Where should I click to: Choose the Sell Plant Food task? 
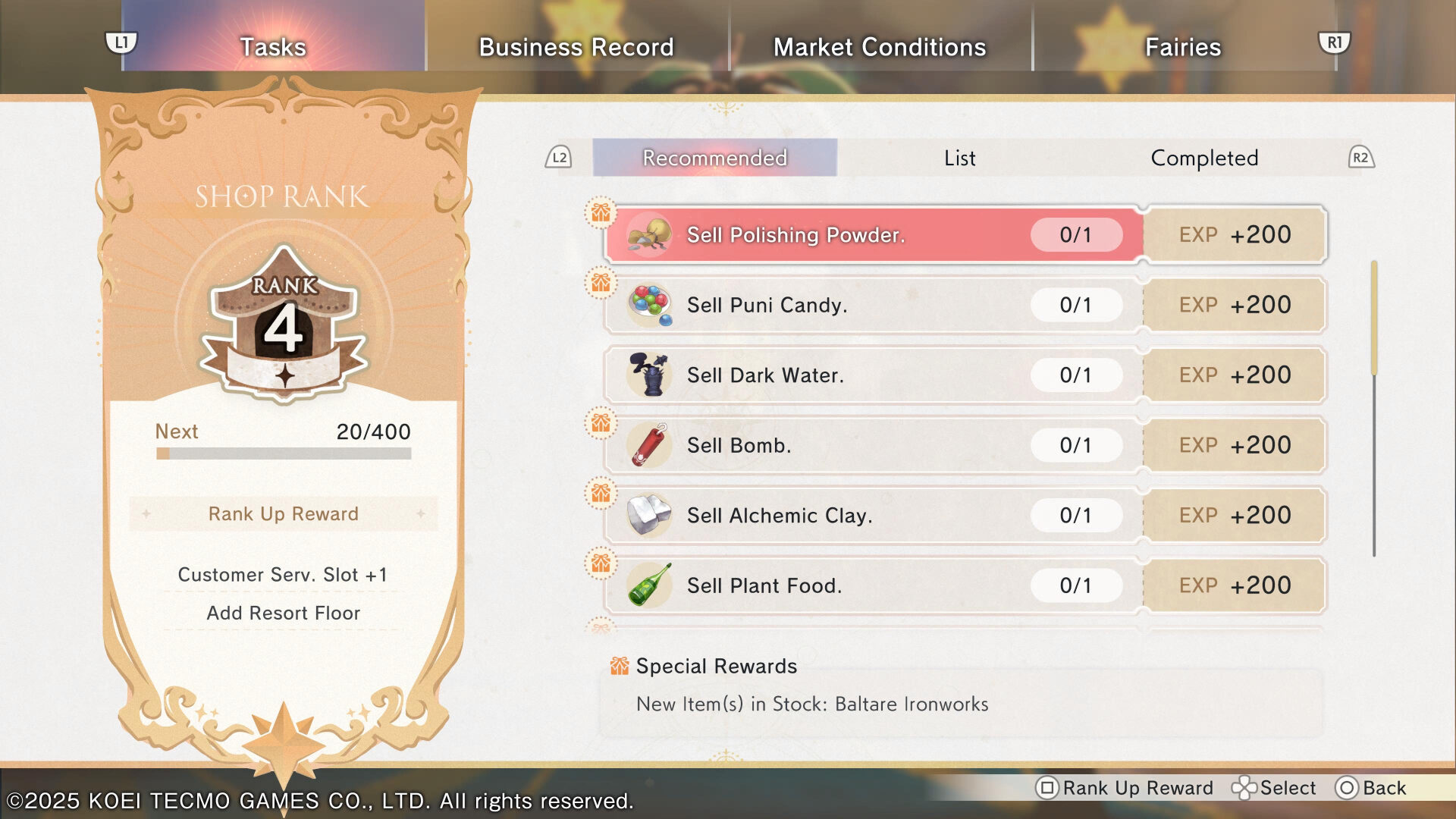coord(872,585)
